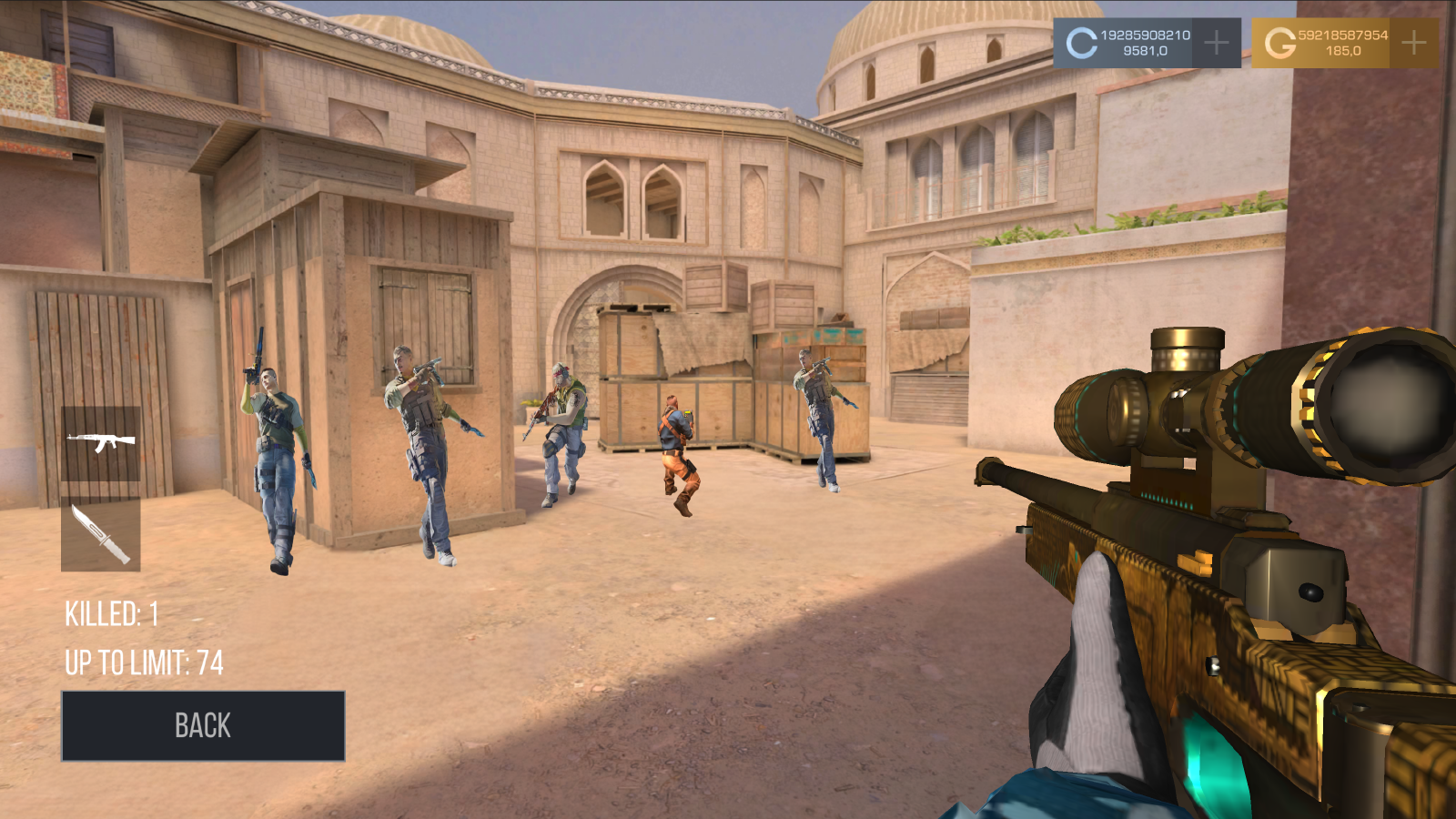Open the gold top-up with the plus icon
This screenshot has height=819, width=1456.
coord(1413,40)
